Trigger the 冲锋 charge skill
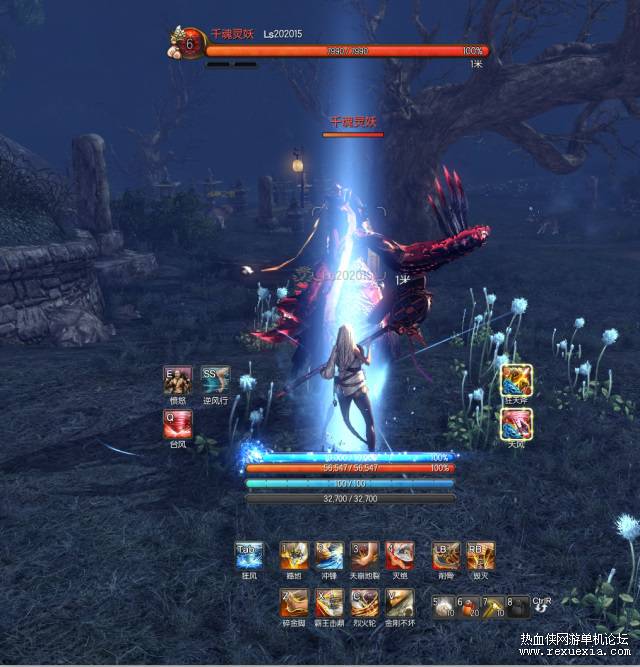Screen dimensions: 640x667 pos(329,555)
